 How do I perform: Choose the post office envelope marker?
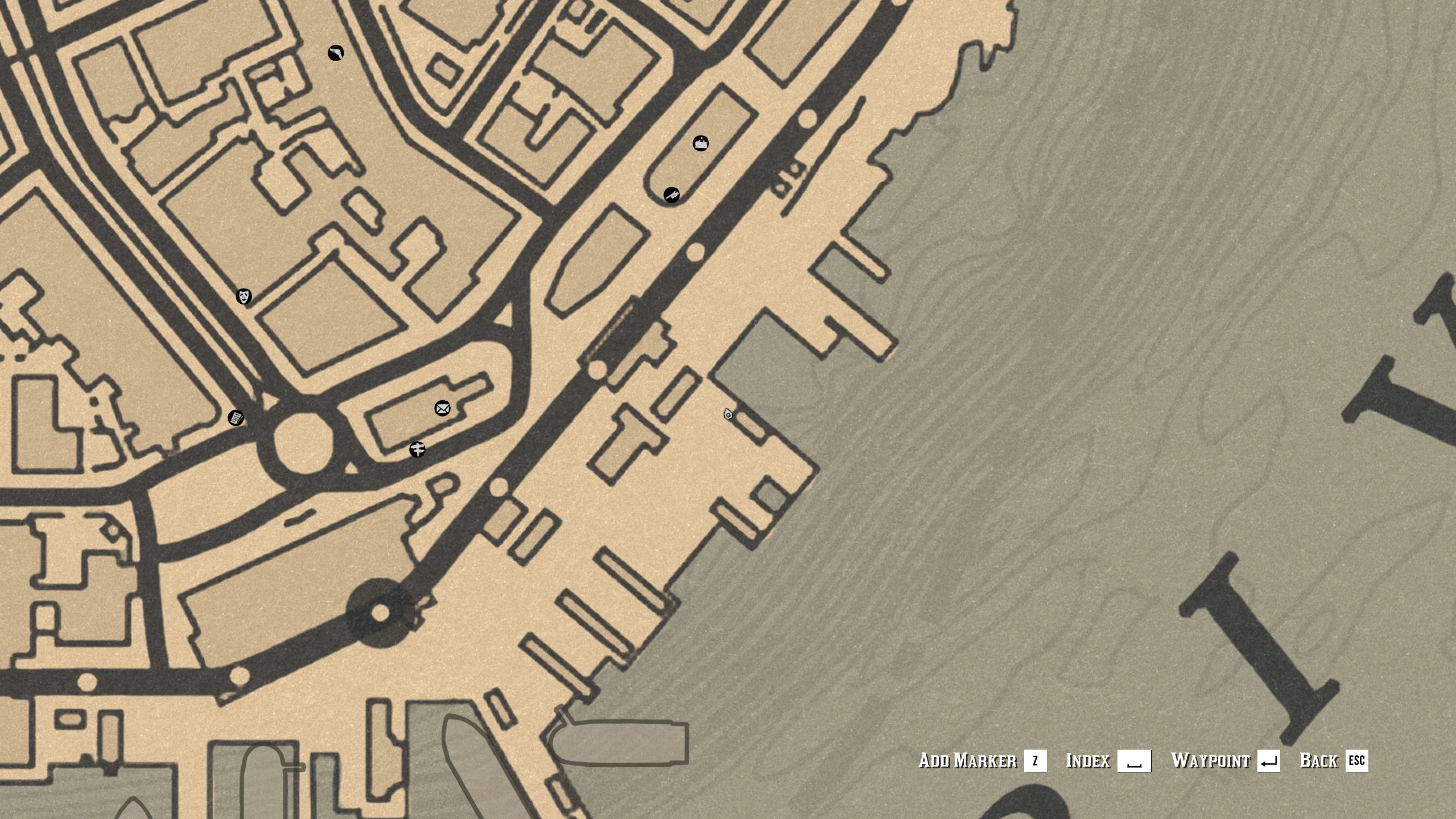coord(442,408)
